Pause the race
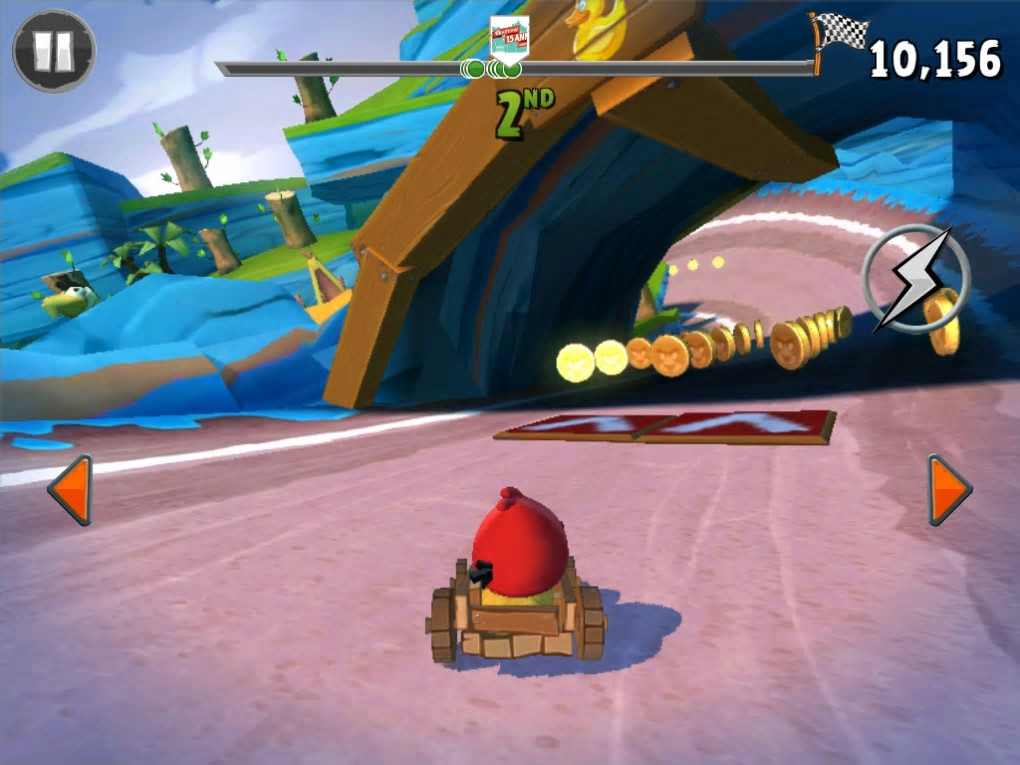The height and width of the screenshot is (765, 1020). (54, 51)
